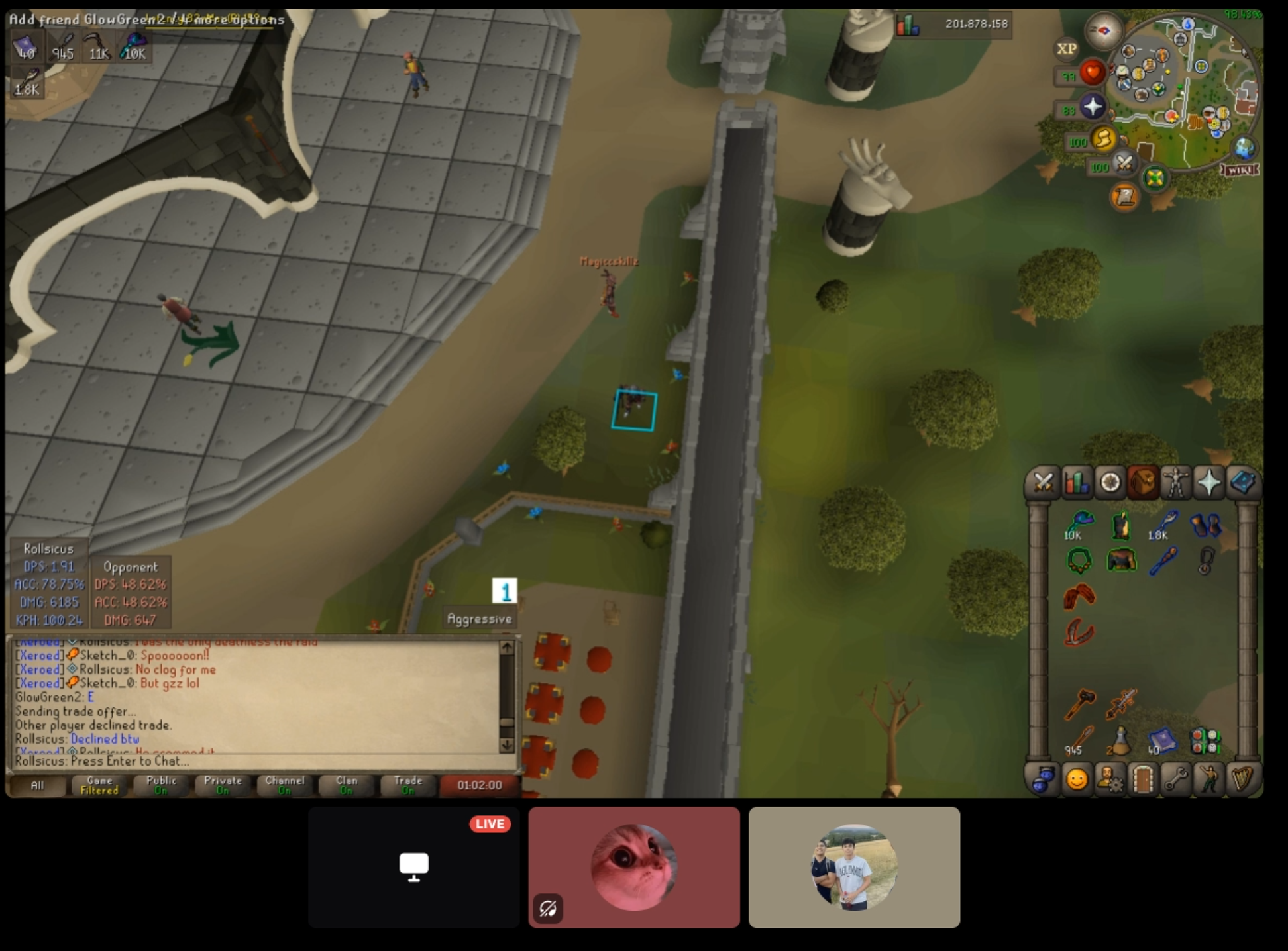Open the Spellbook tab
The width and height of the screenshot is (1288, 951).
[1242, 483]
